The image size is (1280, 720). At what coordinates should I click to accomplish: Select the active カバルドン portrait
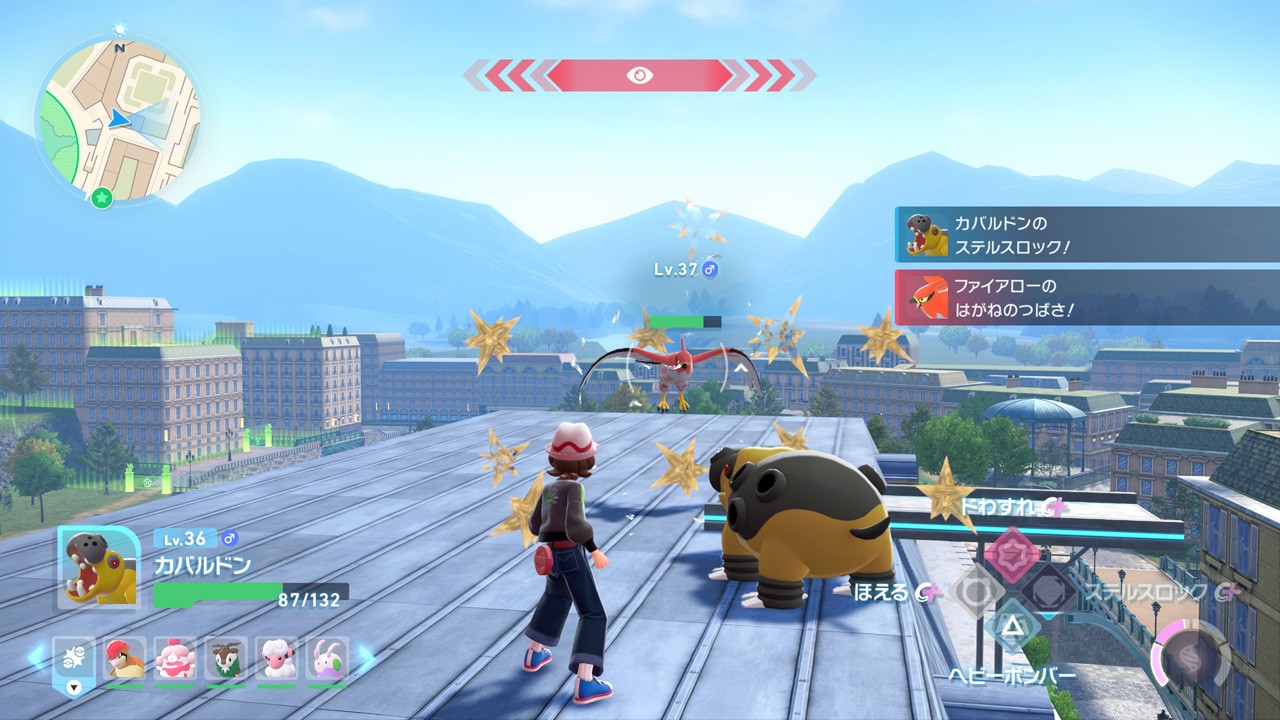99,567
